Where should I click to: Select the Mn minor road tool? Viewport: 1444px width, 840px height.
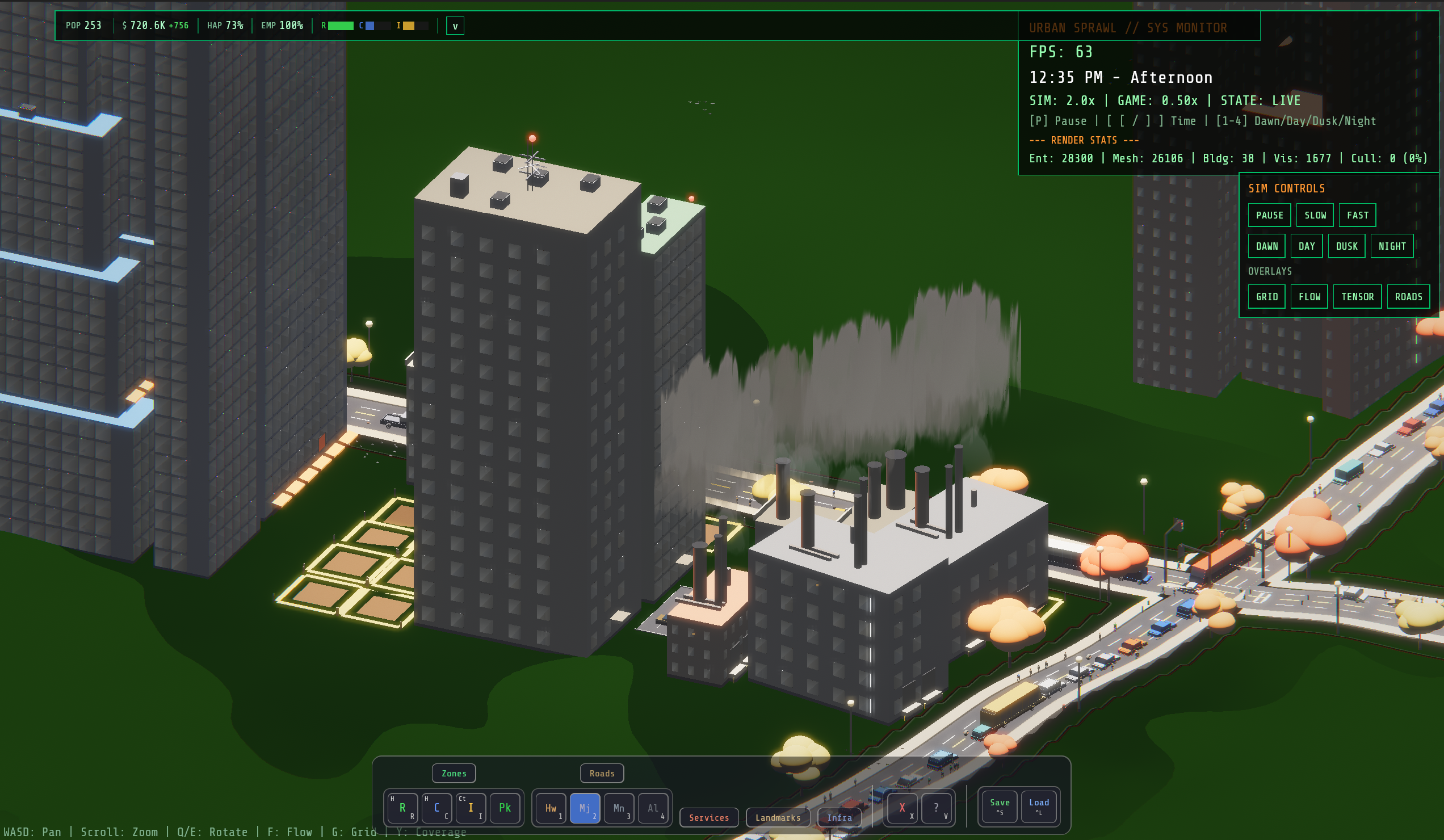(618, 808)
